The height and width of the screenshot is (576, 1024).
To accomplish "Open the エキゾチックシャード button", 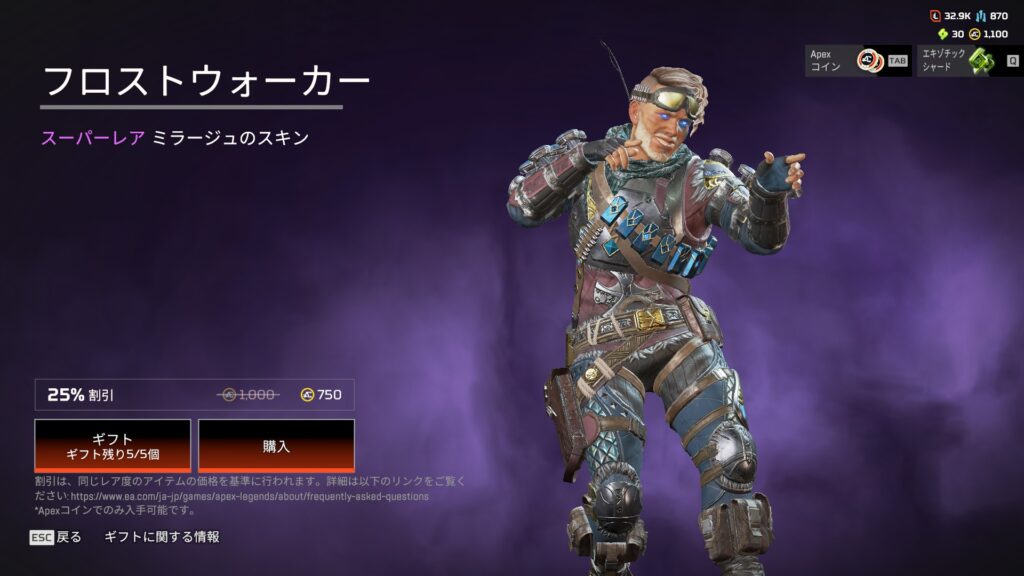I will (969, 61).
